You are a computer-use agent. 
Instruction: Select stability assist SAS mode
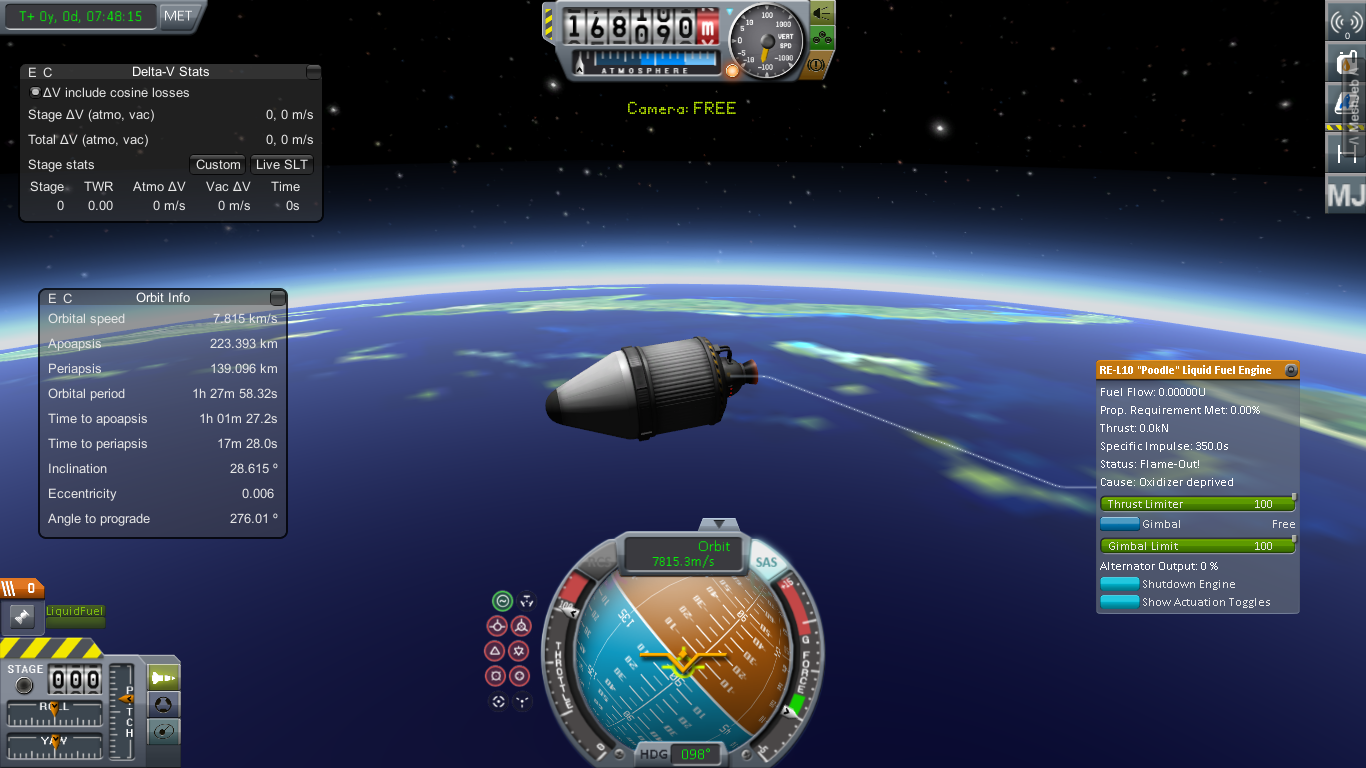point(502,601)
